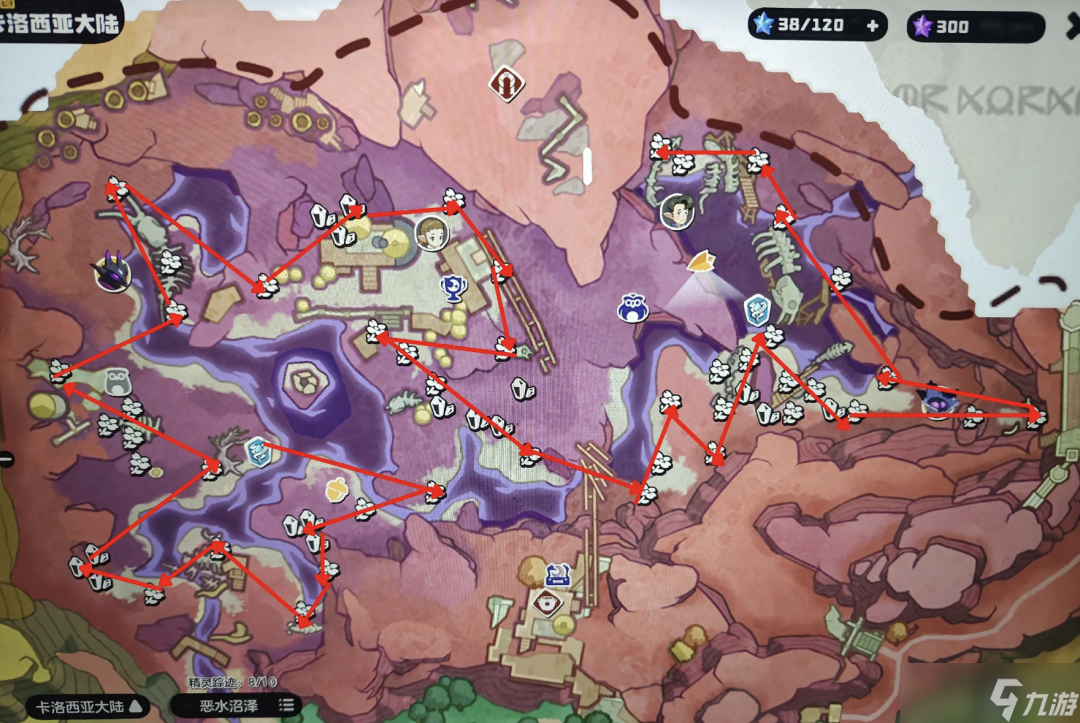Select the red diamond gate map marker
Screen dimensions: 1080x723
pyautogui.click(x=507, y=84)
